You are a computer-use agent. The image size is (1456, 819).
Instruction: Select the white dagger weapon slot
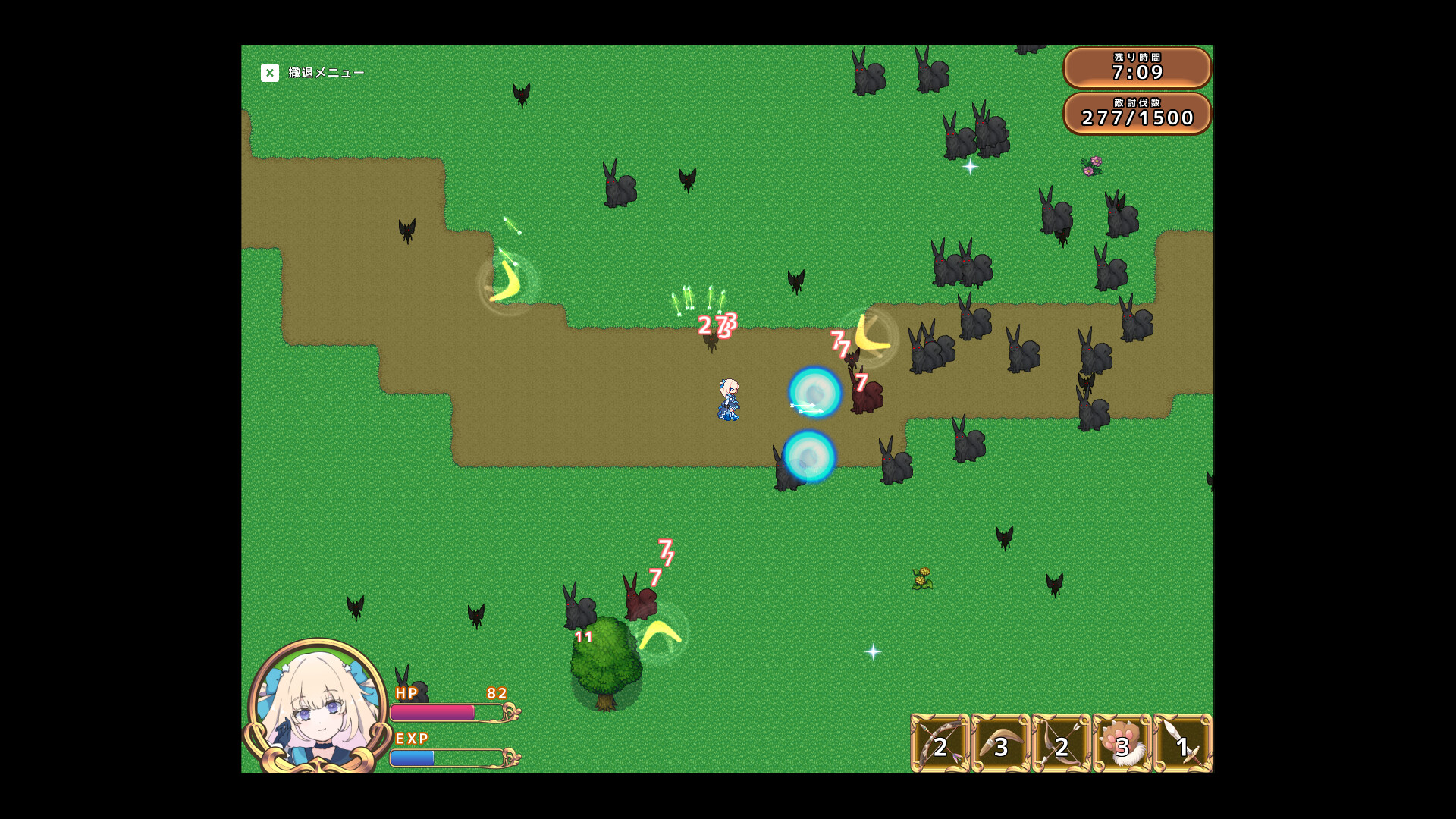pyautogui.click(x=1182, y=744)
